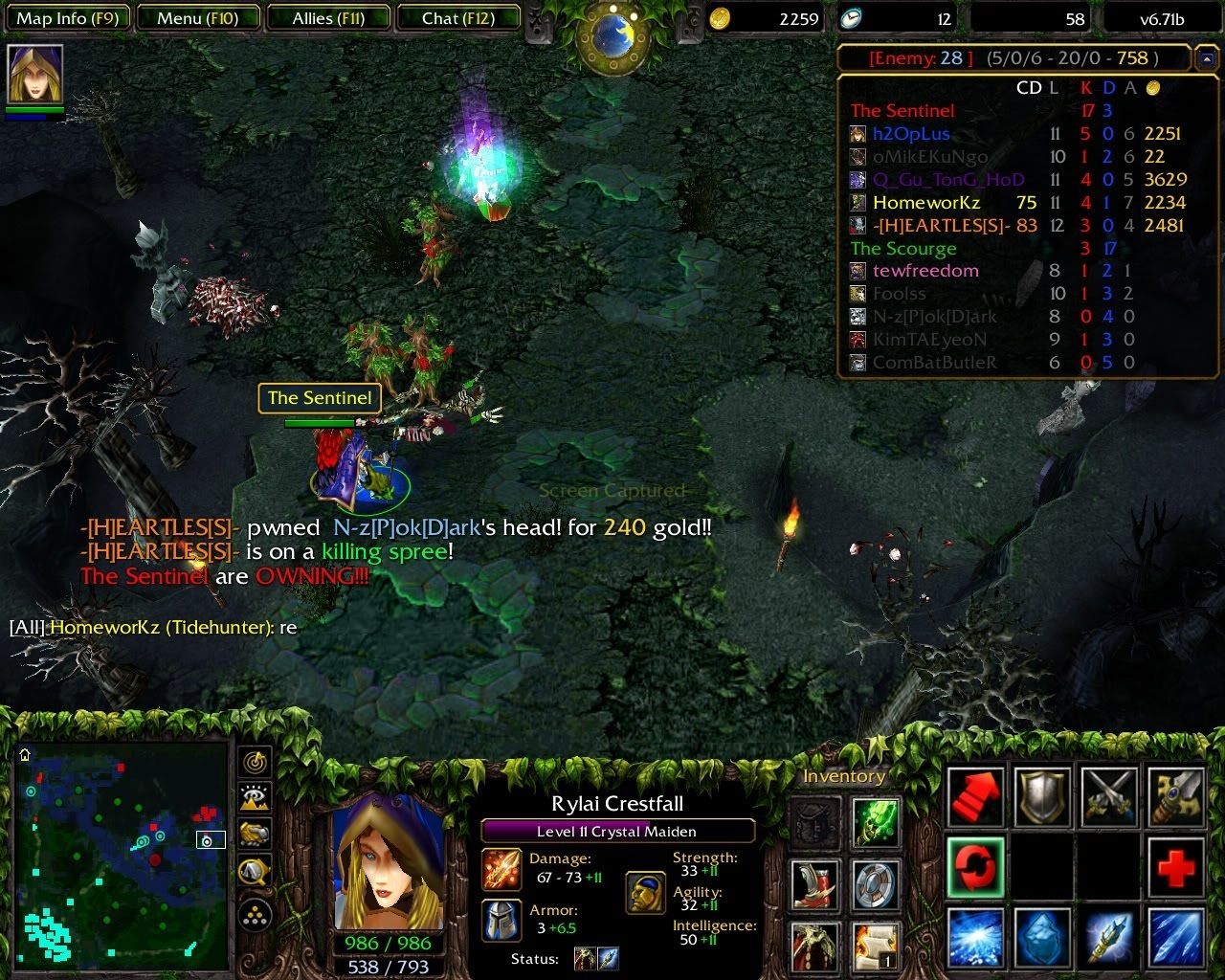Choose the crossed swords command
The width and height of the screenshot is (1225, 980).
[x=1109, y=797]
